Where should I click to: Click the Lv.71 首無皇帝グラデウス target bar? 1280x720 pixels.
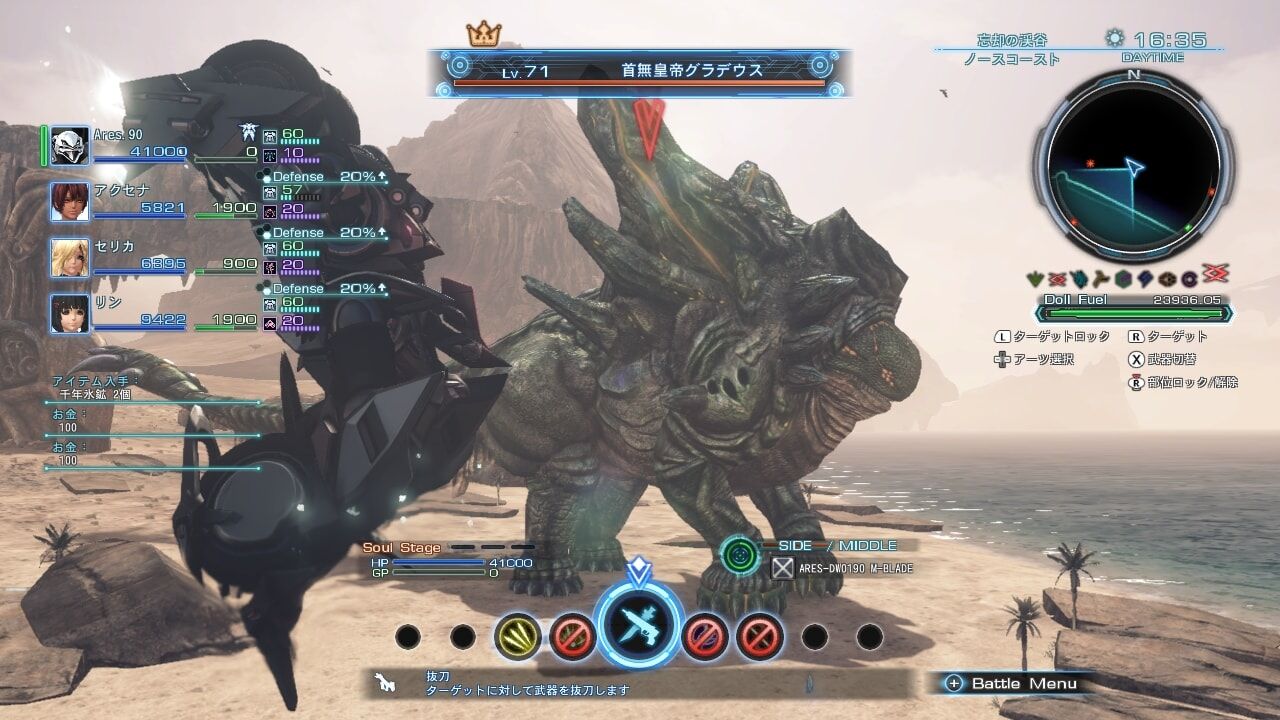point(640,72)
